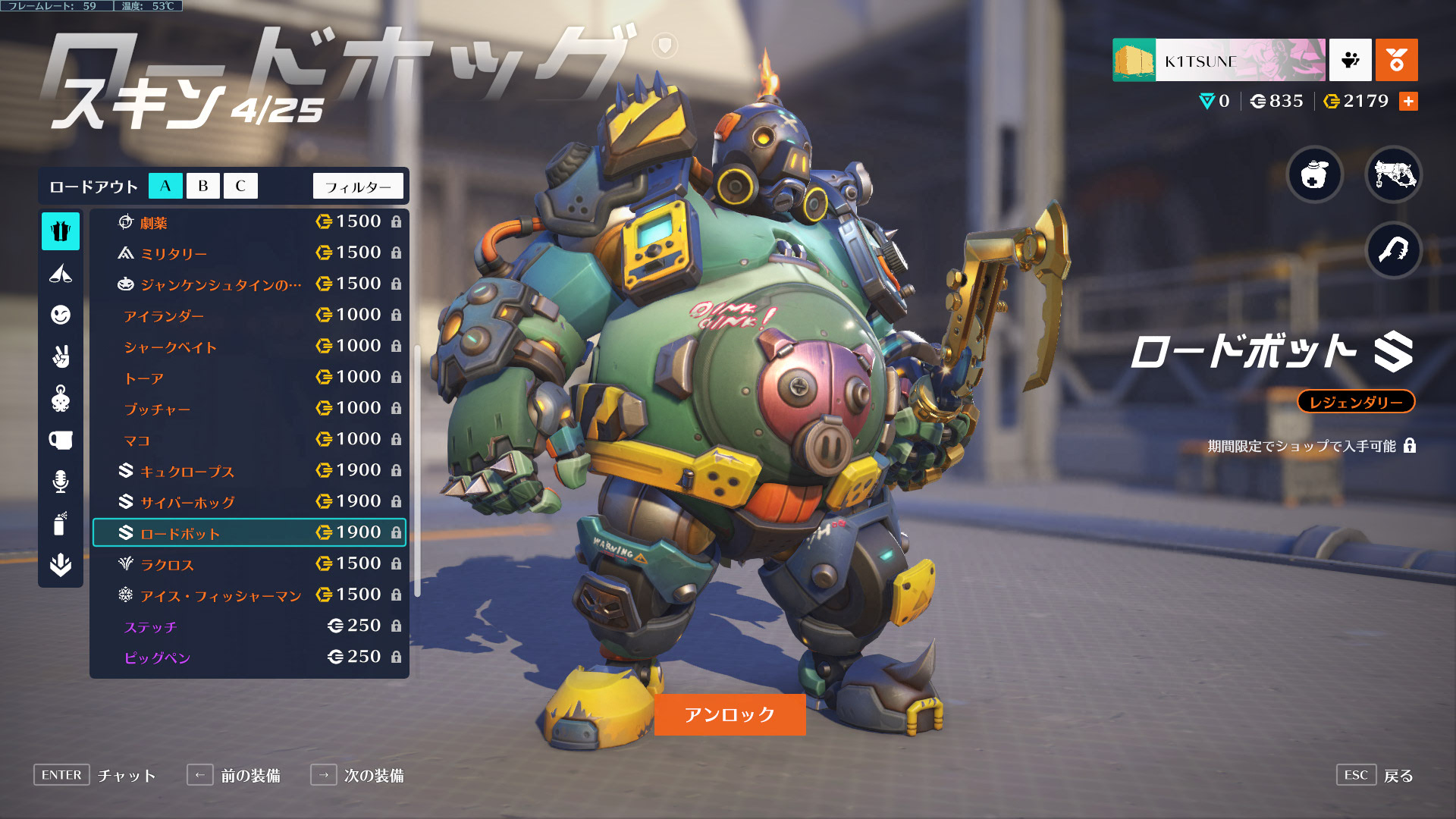The height and width of the screenshot is (819, 1456).
Task: Click the orange plus to add coins
Action: (1408, 102)
